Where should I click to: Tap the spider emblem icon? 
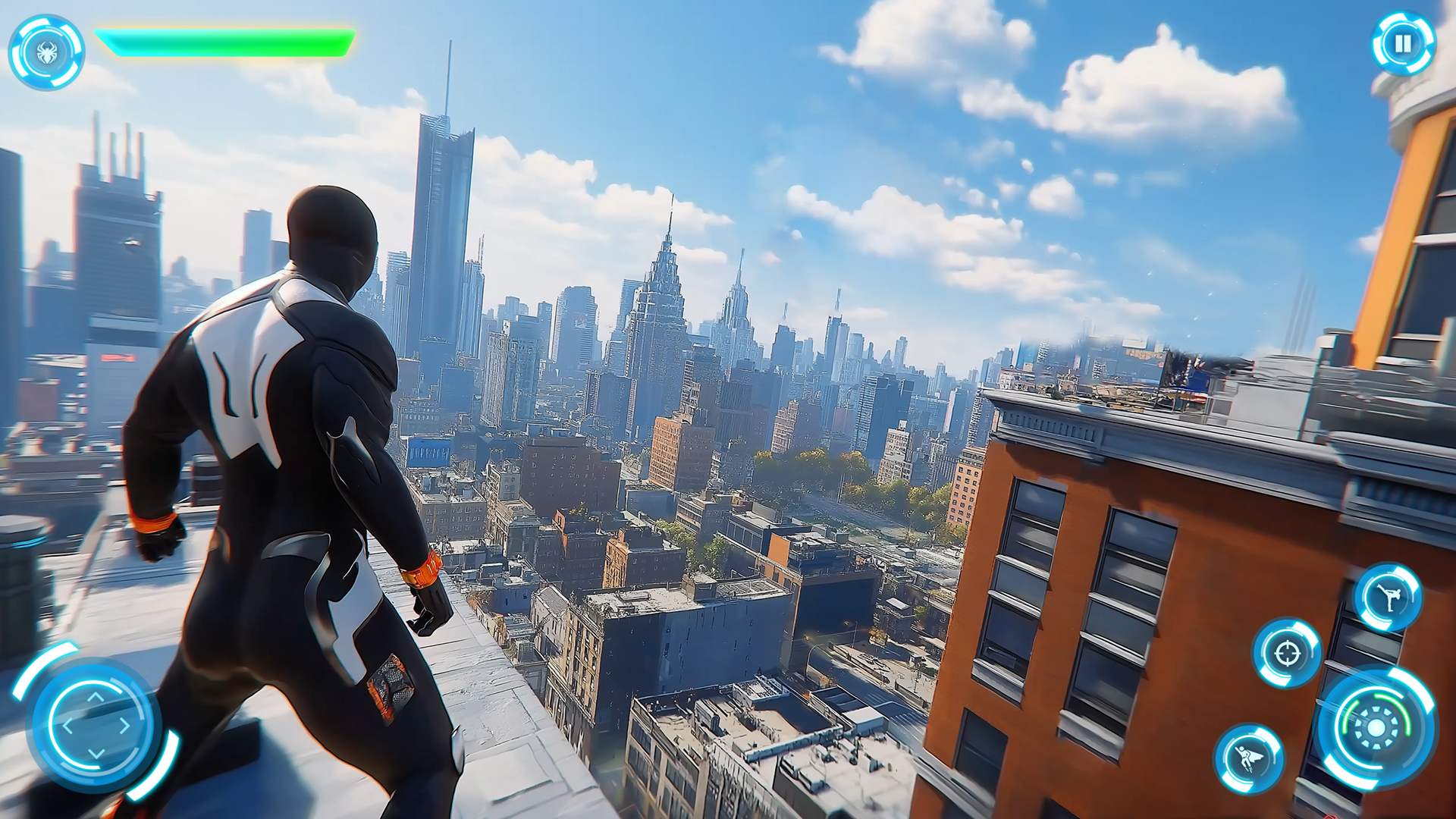pos(47,52)
